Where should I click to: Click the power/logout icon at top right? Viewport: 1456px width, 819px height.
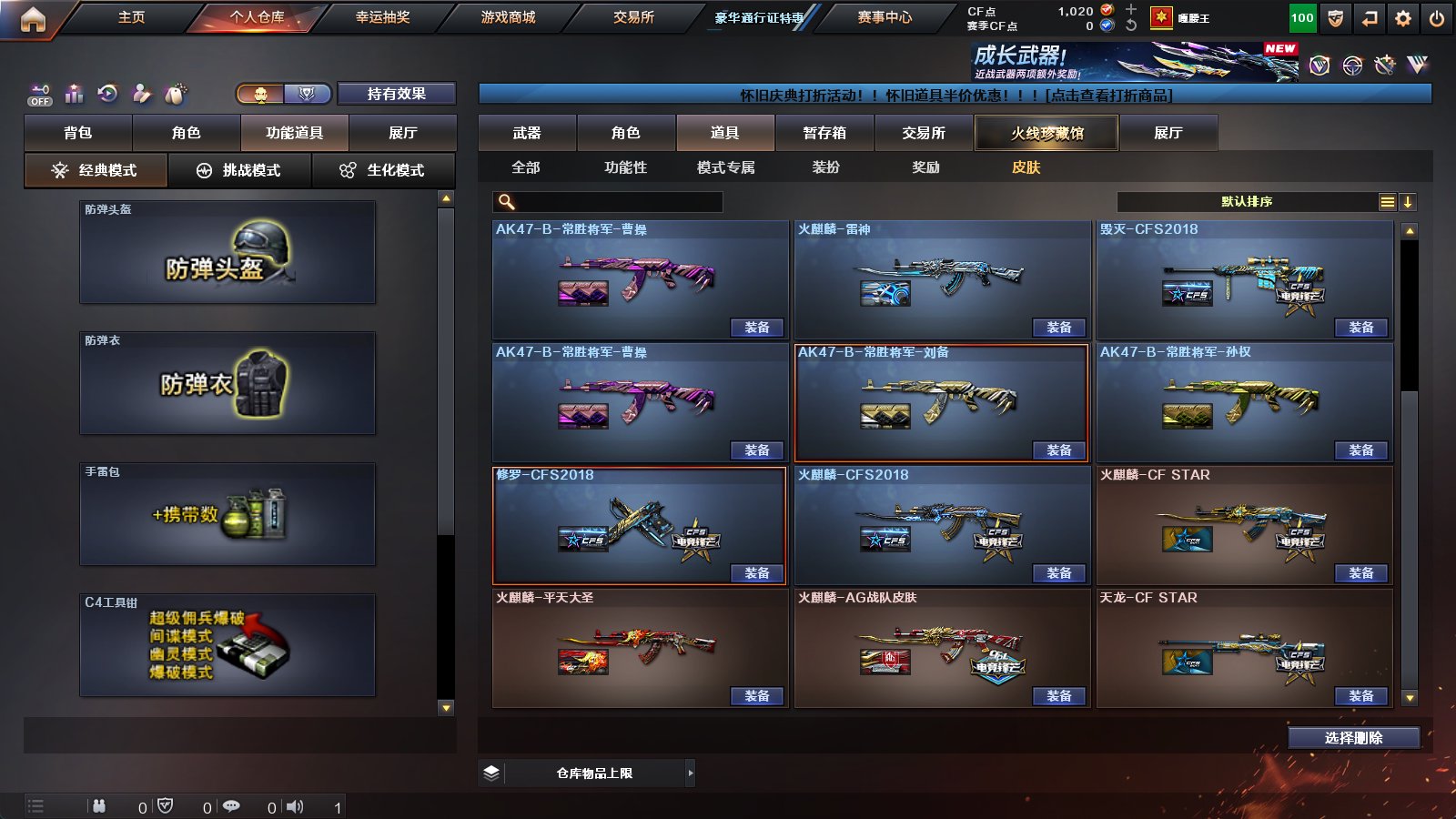(x=1436, y=16)
